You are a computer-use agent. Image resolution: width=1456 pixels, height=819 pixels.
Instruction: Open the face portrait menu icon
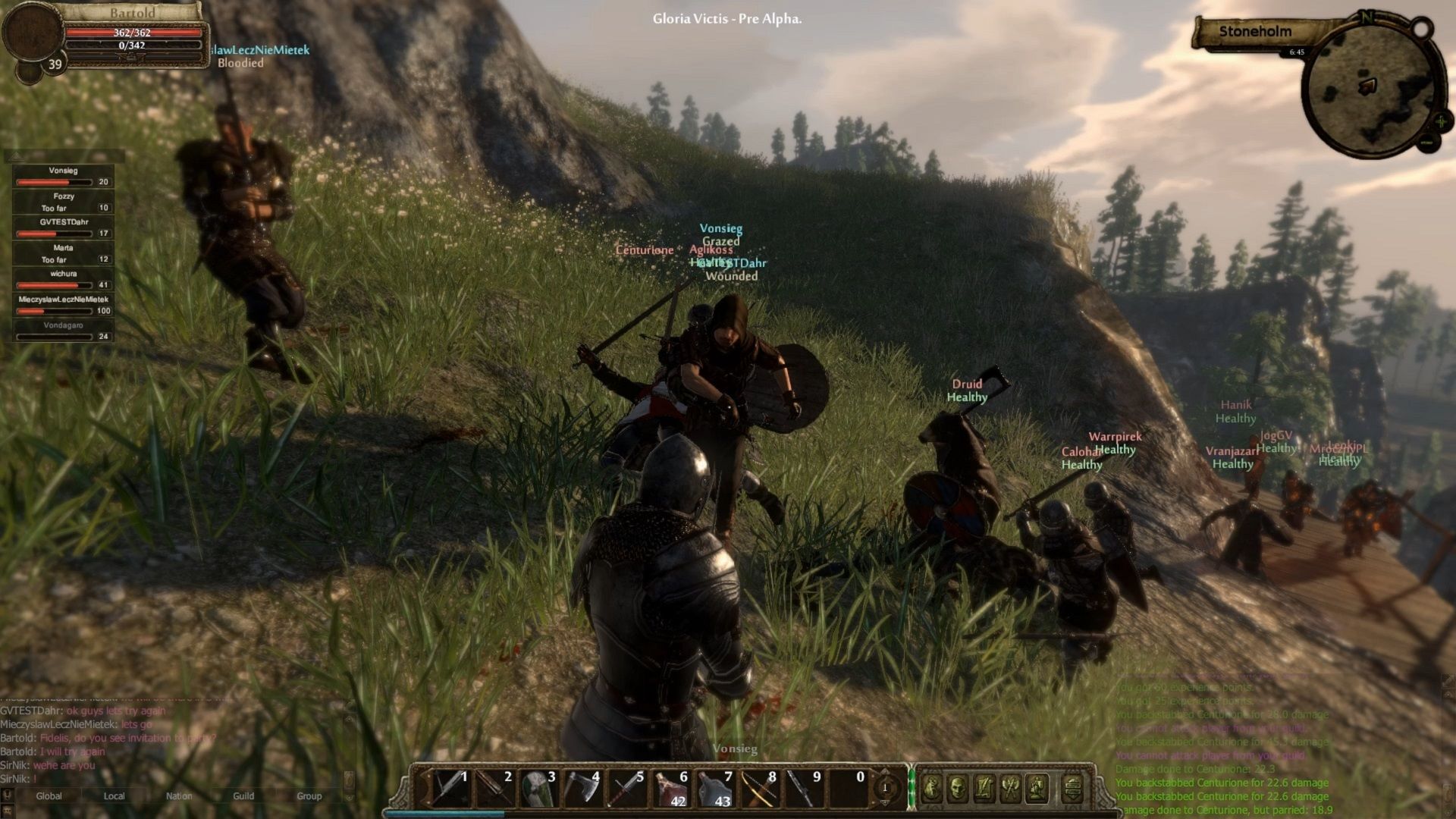[x=958, y=789]
